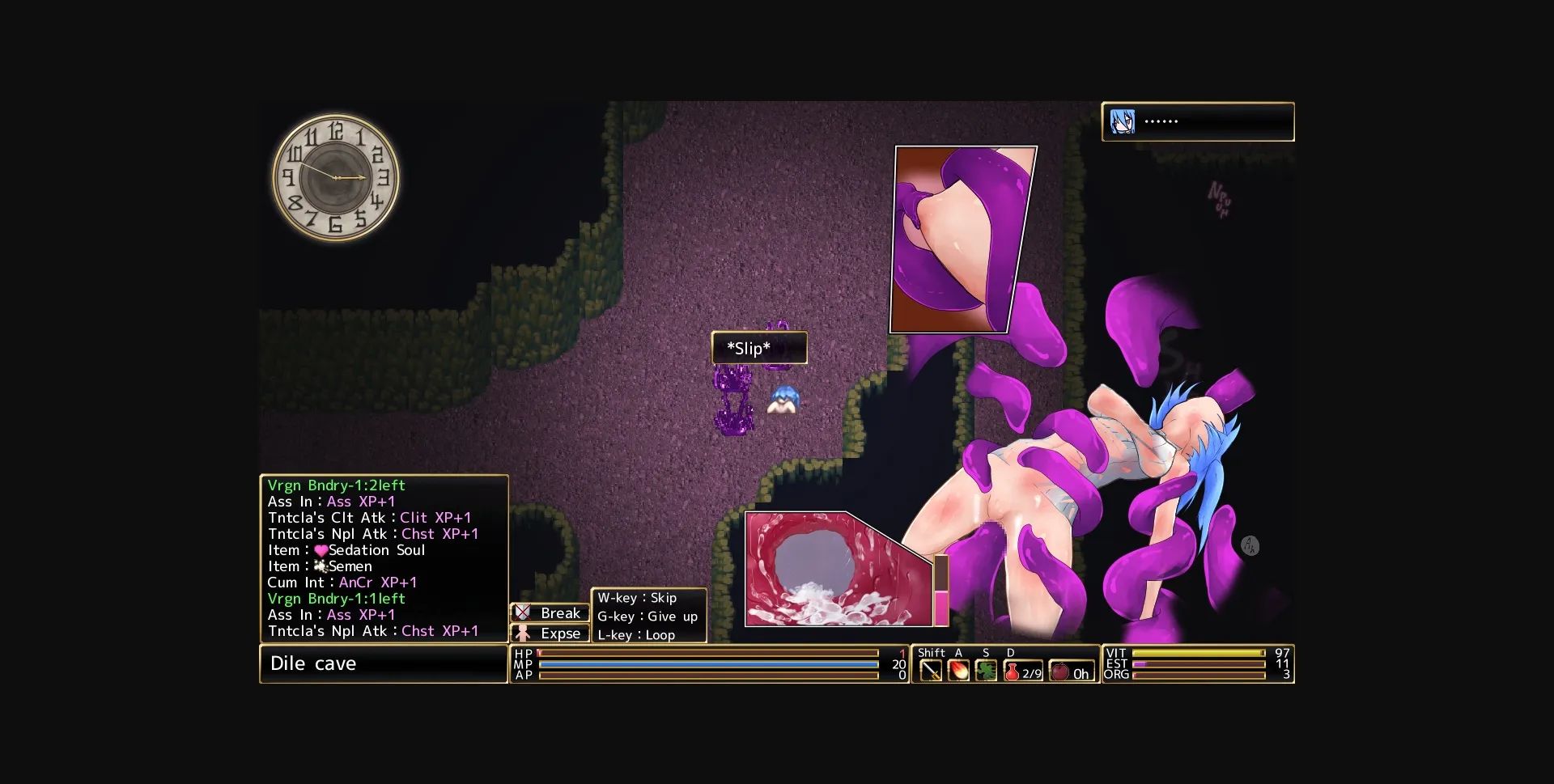Expand the Dile cave location panel
The width and height of the screenshot is (1554, 784).
[383, 663]
